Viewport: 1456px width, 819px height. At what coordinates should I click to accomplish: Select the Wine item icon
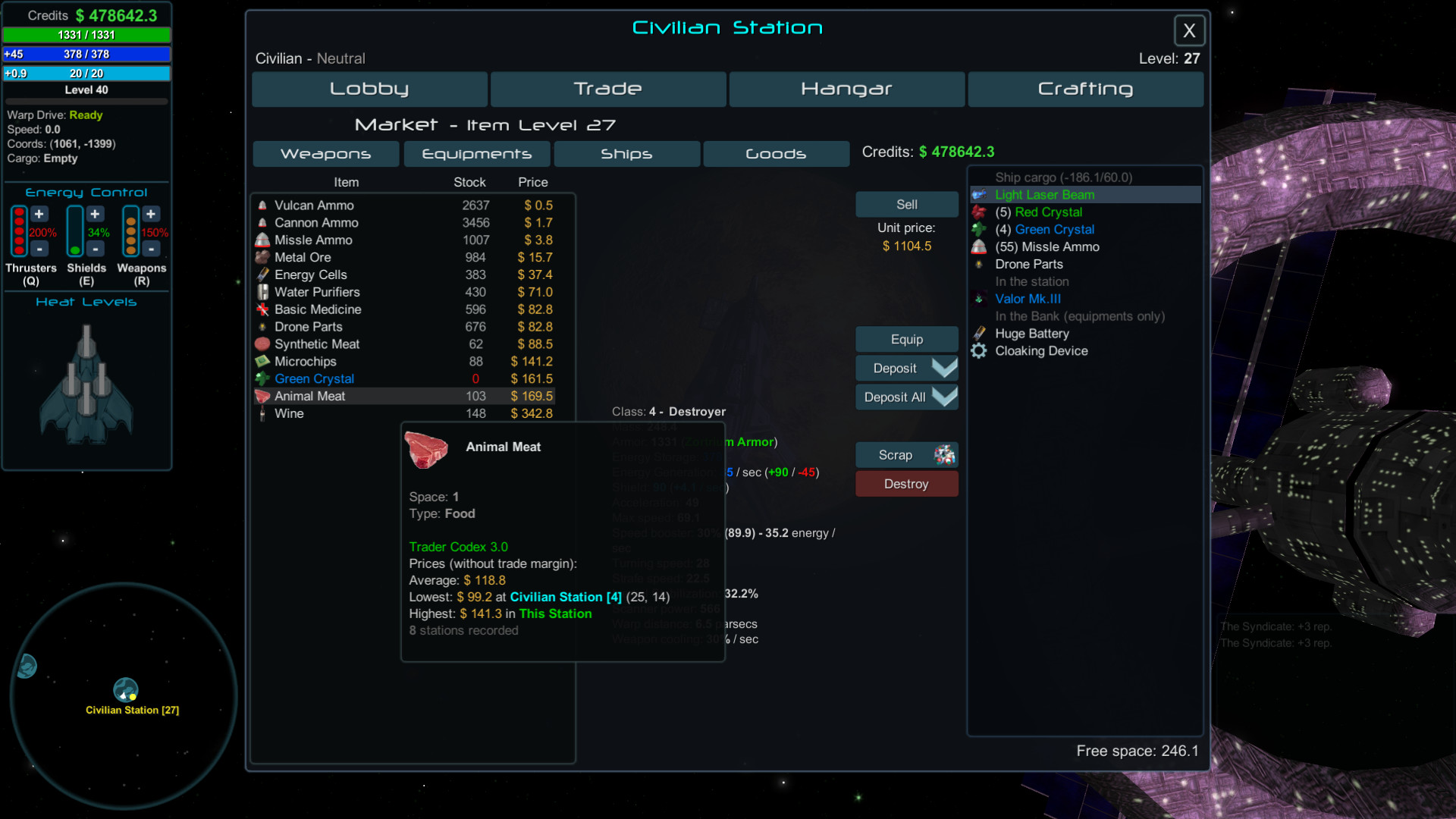pos(262,413)
